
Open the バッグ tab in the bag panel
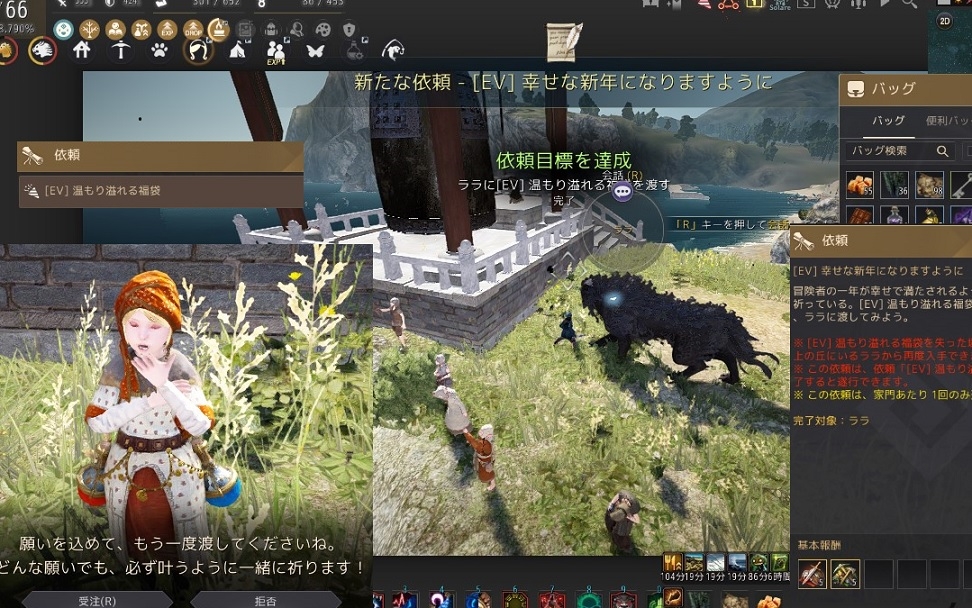point(888,121)
